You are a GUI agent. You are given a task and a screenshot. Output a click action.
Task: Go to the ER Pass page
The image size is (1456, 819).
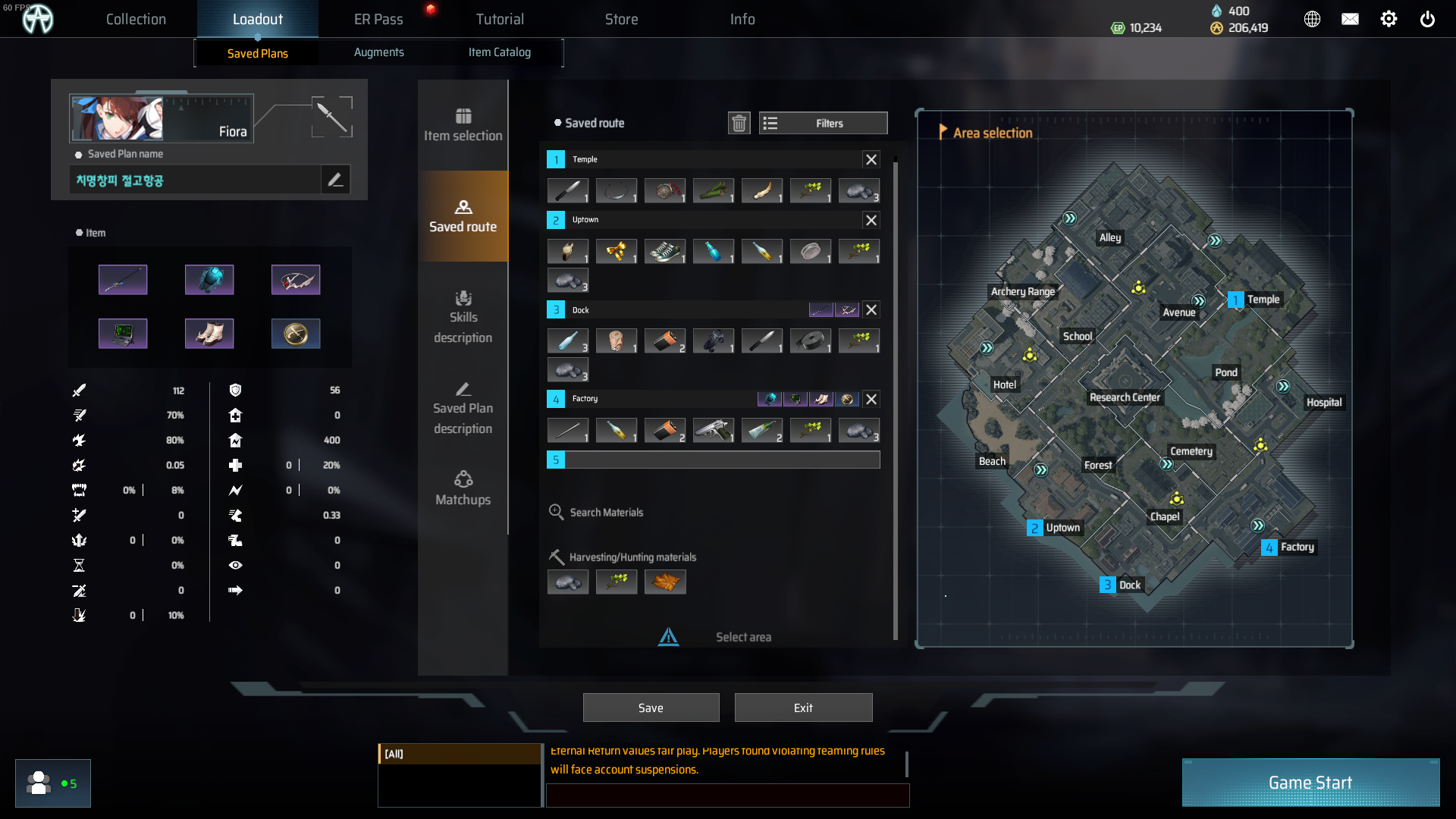click(378, 19)
